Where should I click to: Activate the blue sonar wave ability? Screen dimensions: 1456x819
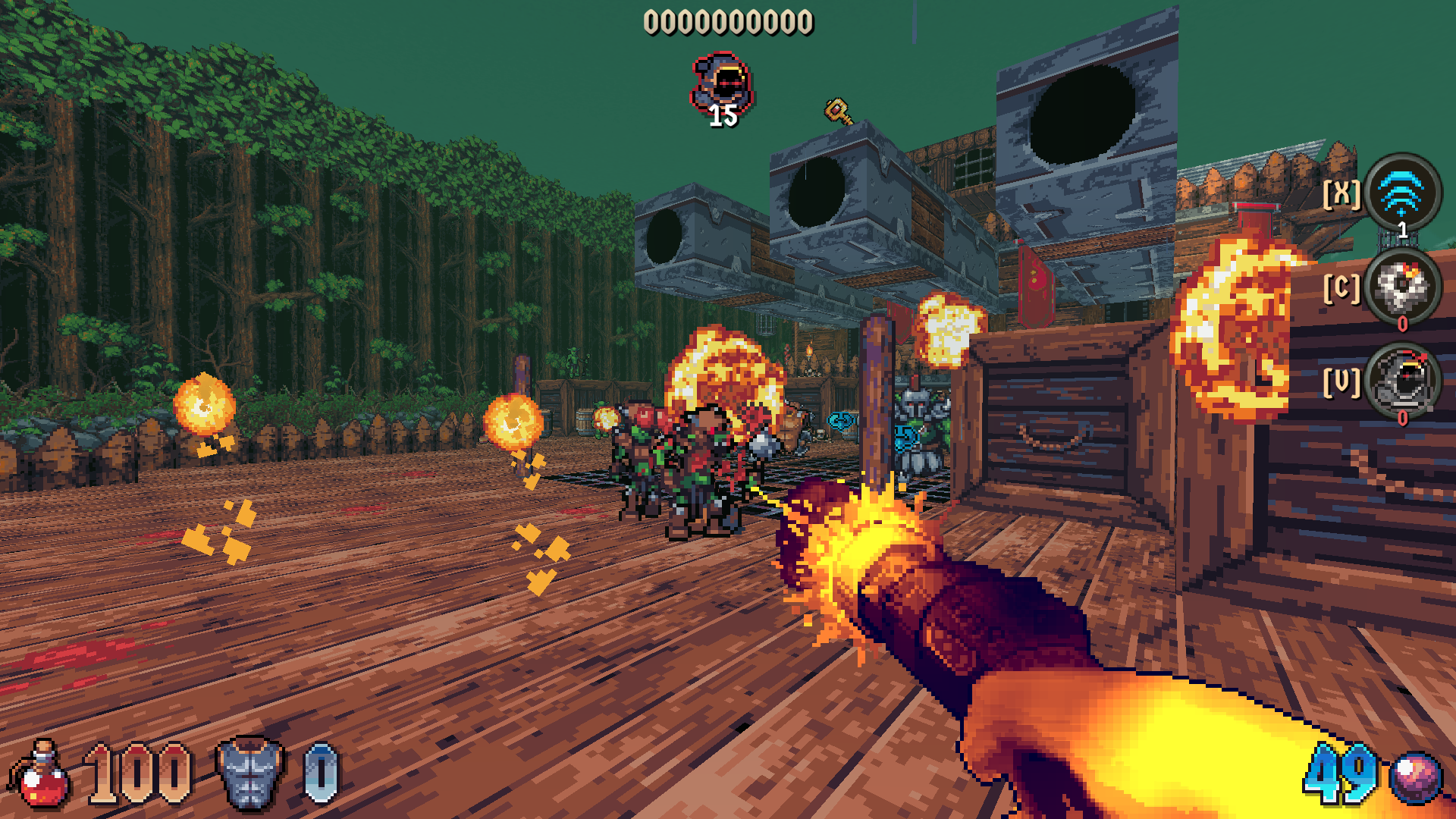tap(1402, 193)
